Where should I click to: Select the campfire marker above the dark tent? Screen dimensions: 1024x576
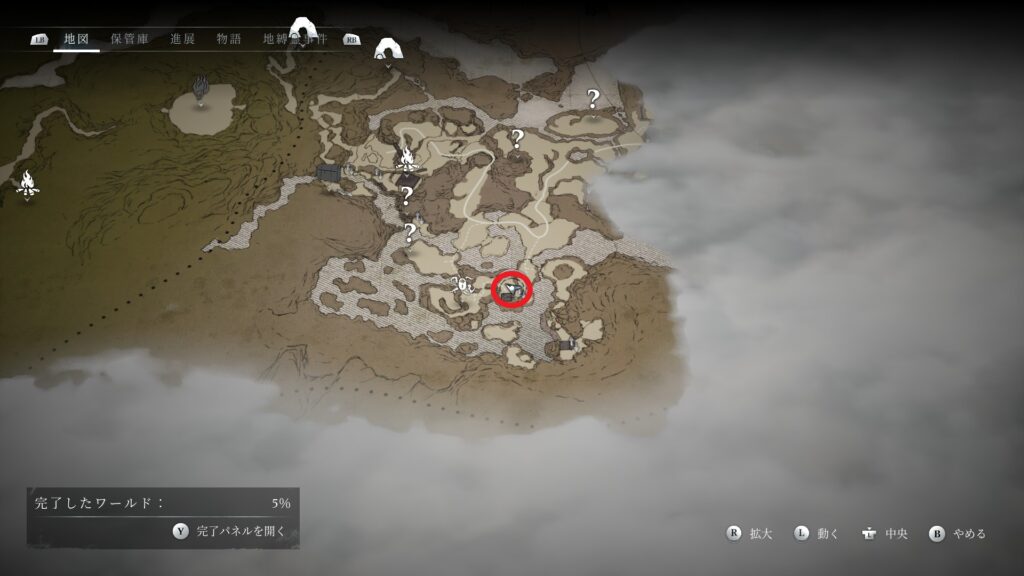407,158
